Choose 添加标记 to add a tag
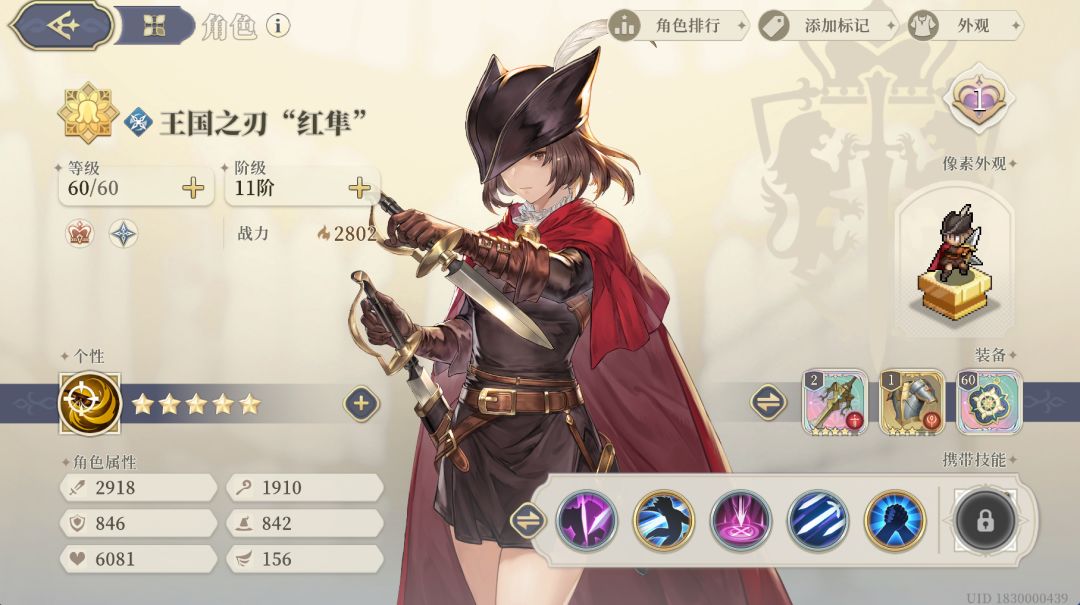1080x605 pixels. coord(825,26)
